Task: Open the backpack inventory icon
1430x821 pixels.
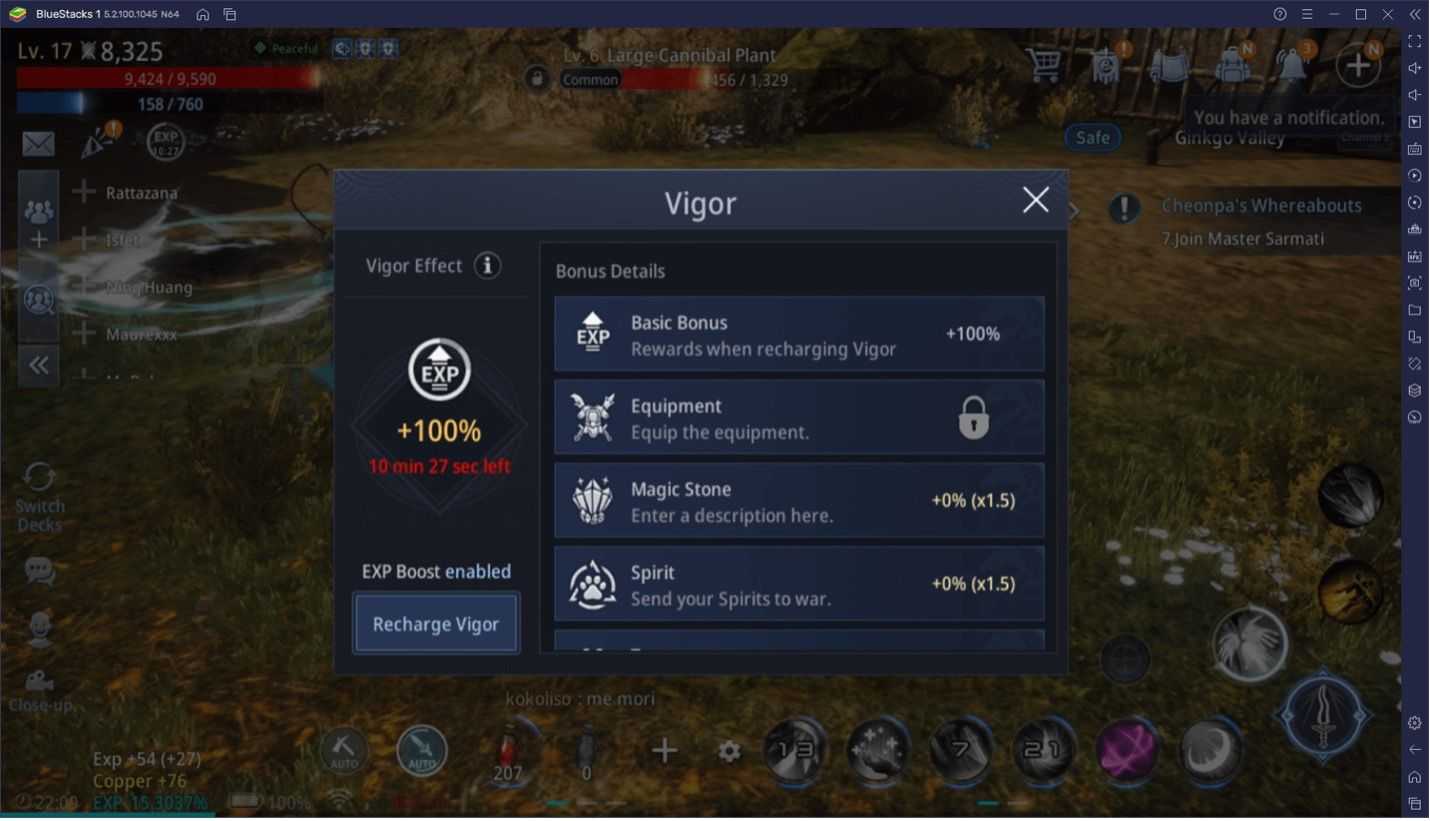Action: (1229, 66)
